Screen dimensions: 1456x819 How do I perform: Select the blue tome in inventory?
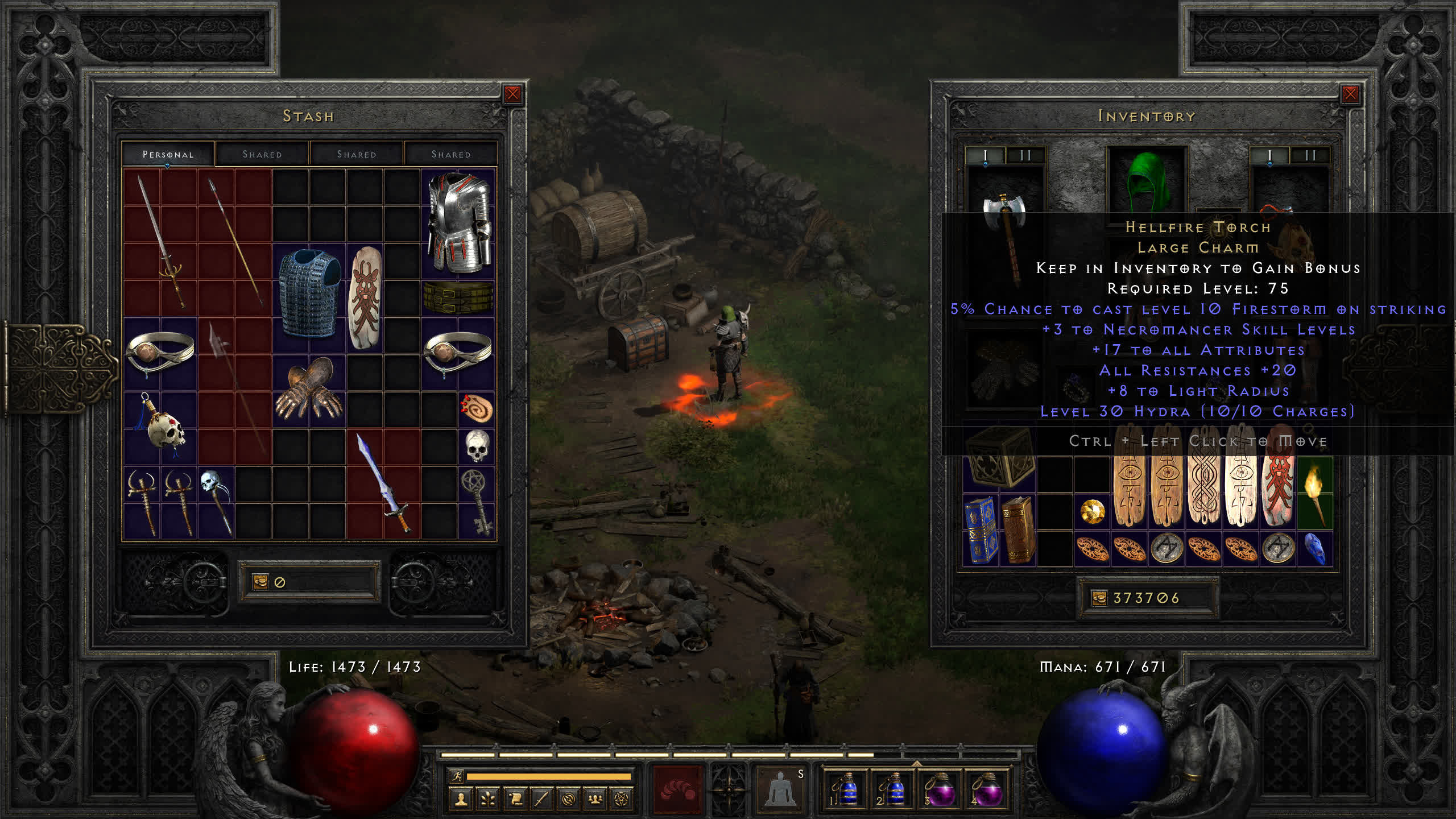(x=981, y=529)
